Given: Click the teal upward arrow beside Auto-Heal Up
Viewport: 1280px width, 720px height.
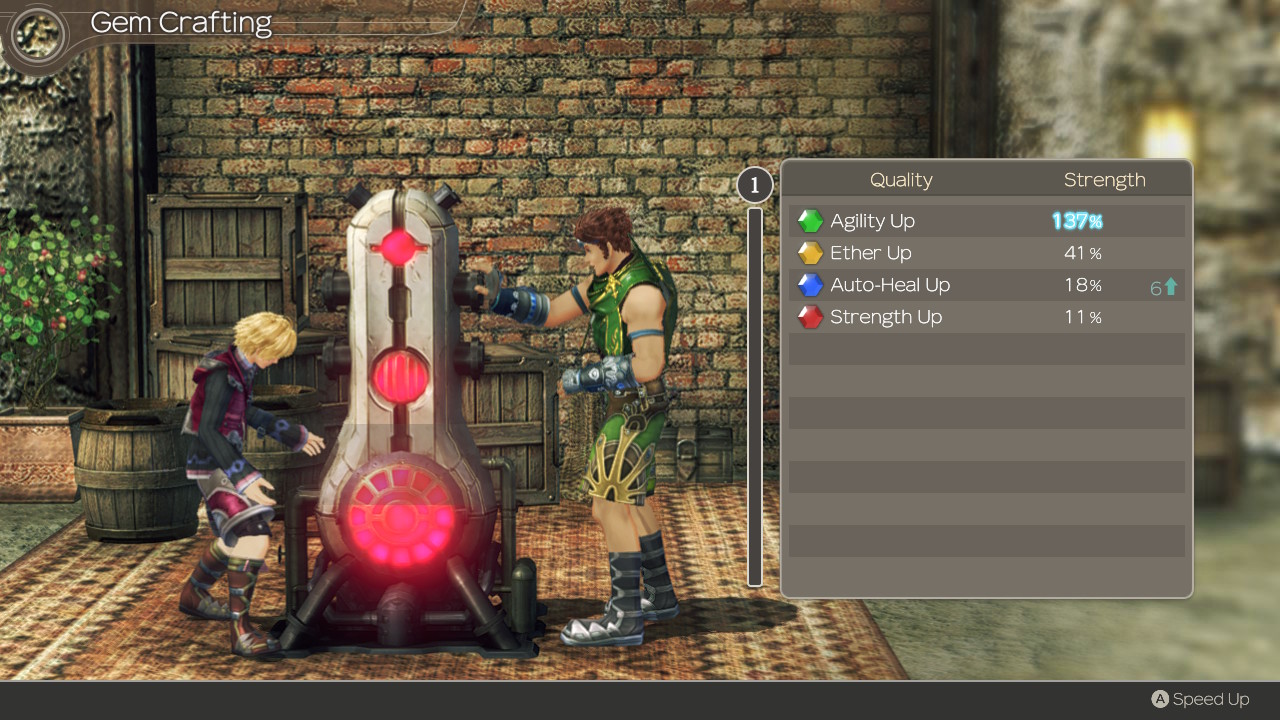Looking at the screenshot, I should (x=1172, y=287).
